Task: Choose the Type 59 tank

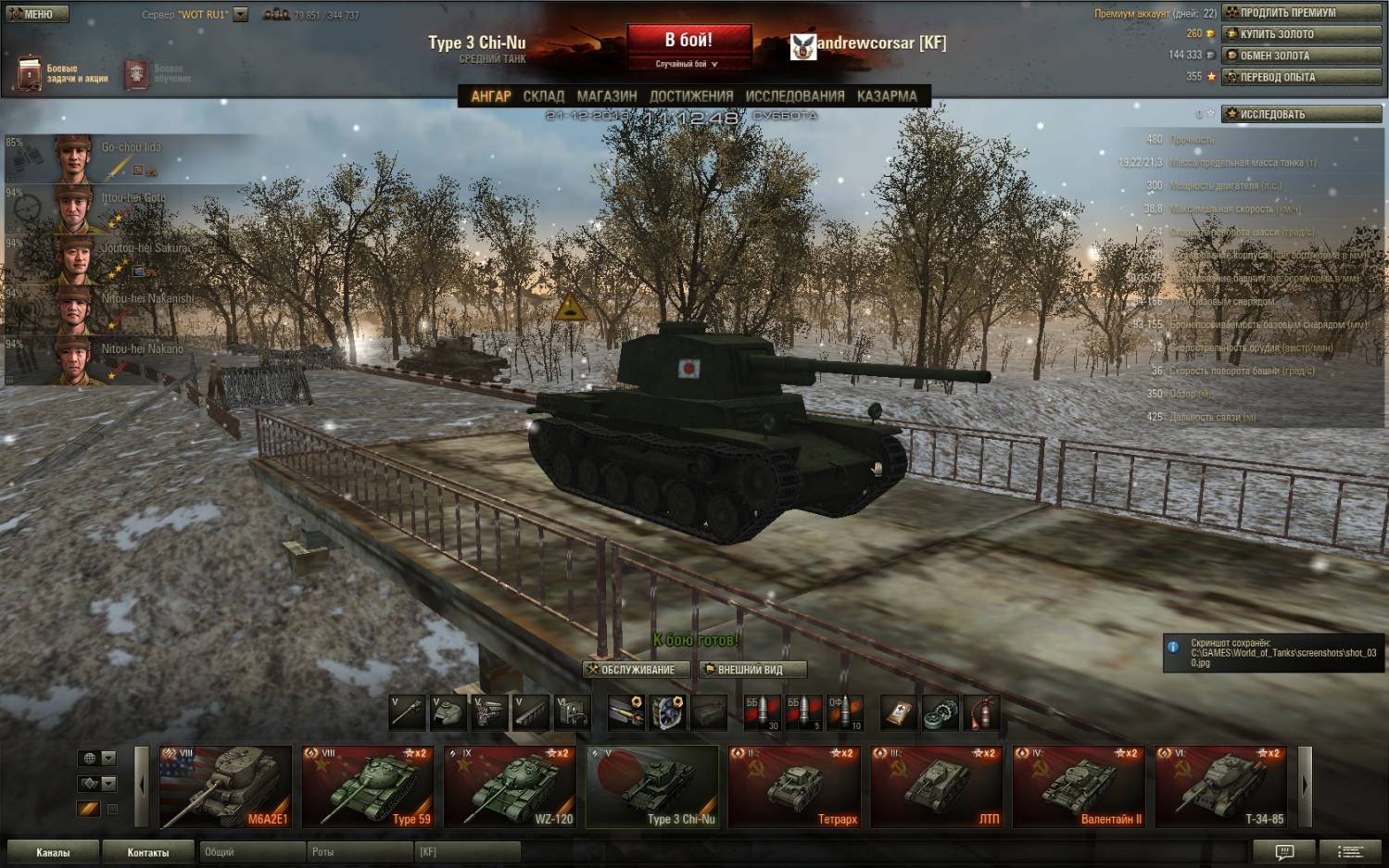Action: (x=368, y=786)
